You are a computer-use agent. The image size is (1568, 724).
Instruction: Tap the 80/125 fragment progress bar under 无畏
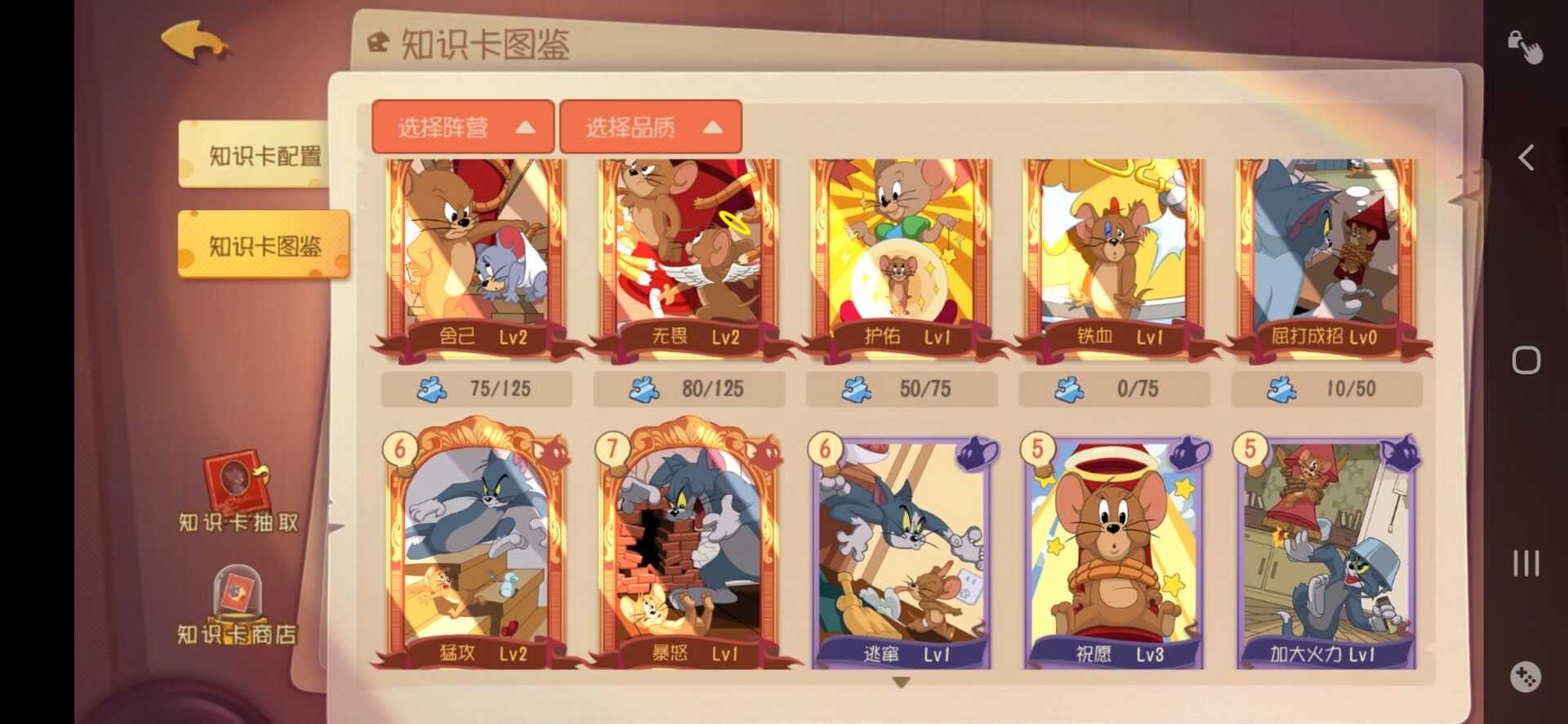coord(690,390)
